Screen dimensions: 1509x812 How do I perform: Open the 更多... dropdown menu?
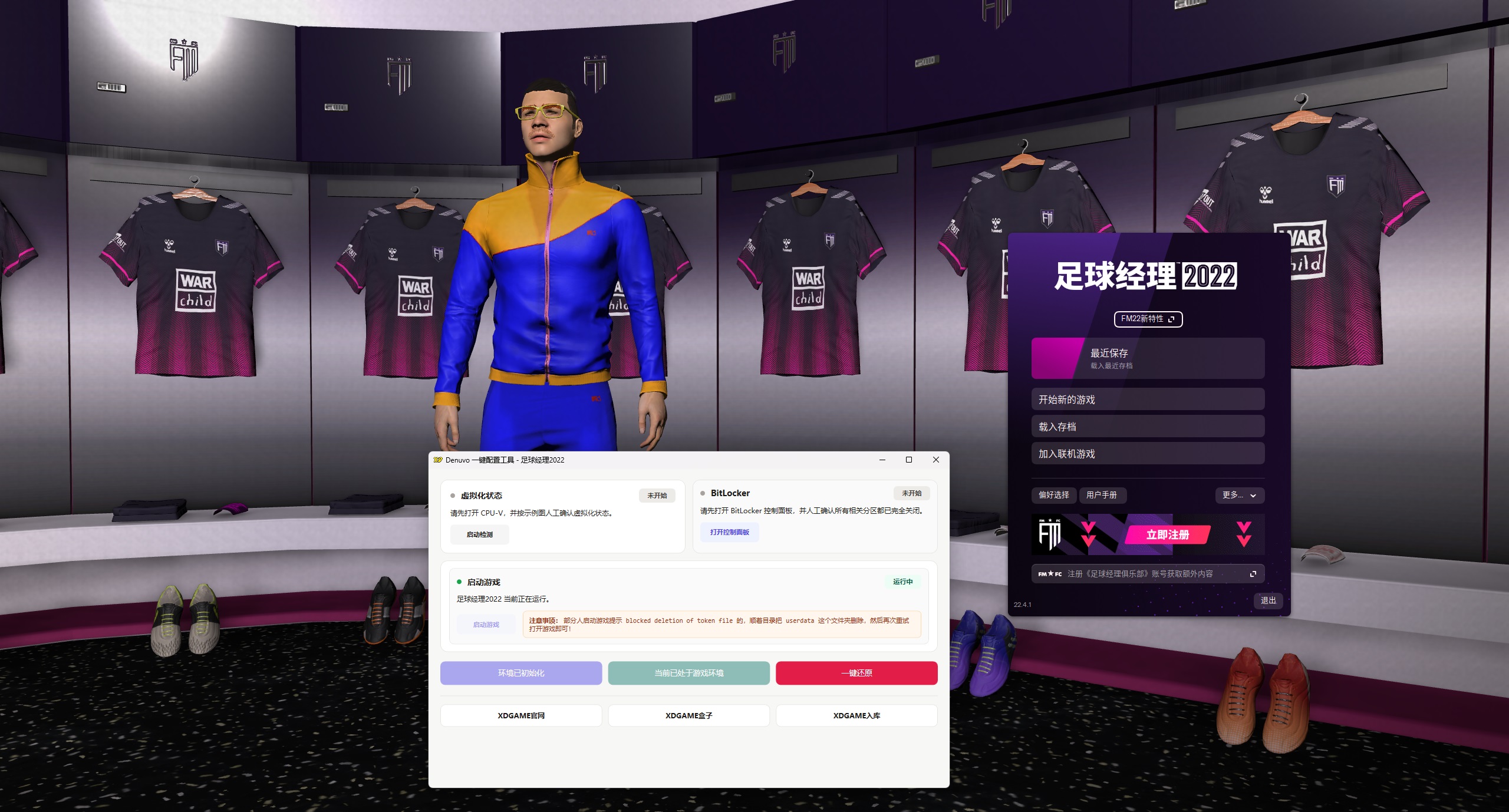1240,496
